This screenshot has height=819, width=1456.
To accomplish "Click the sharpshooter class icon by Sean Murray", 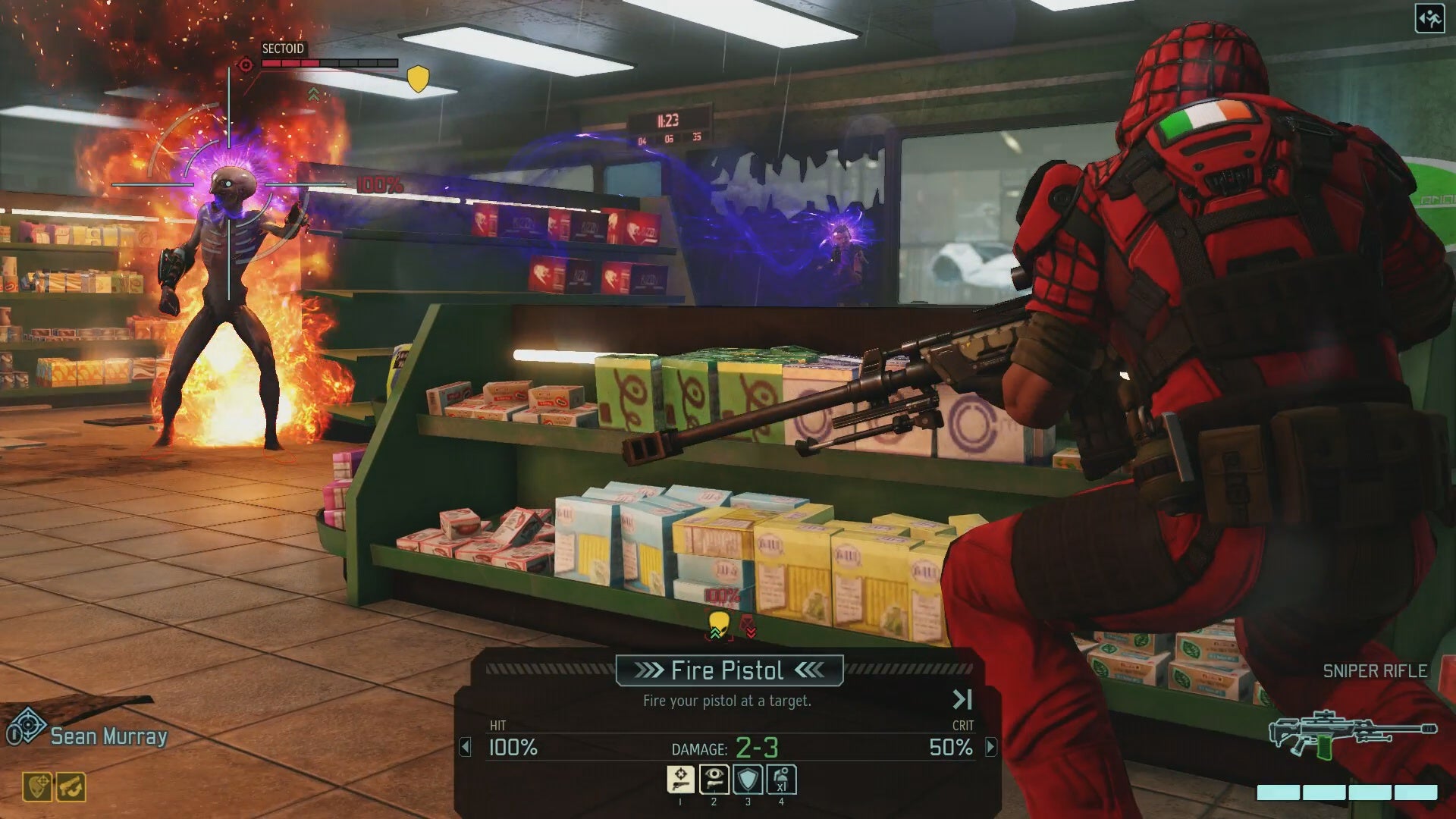I will click(27, 727).
